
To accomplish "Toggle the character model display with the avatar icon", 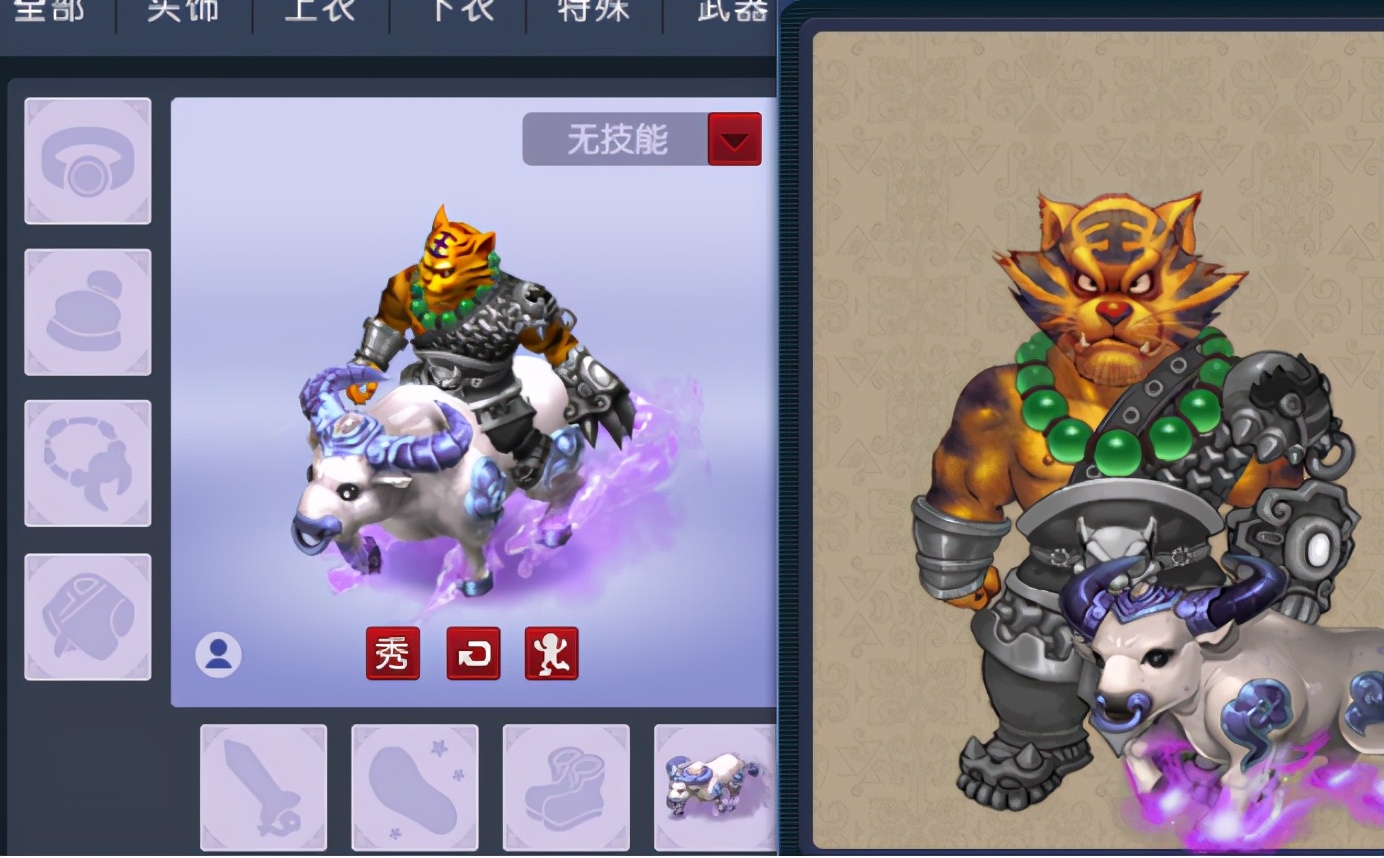I will (218, 654).
